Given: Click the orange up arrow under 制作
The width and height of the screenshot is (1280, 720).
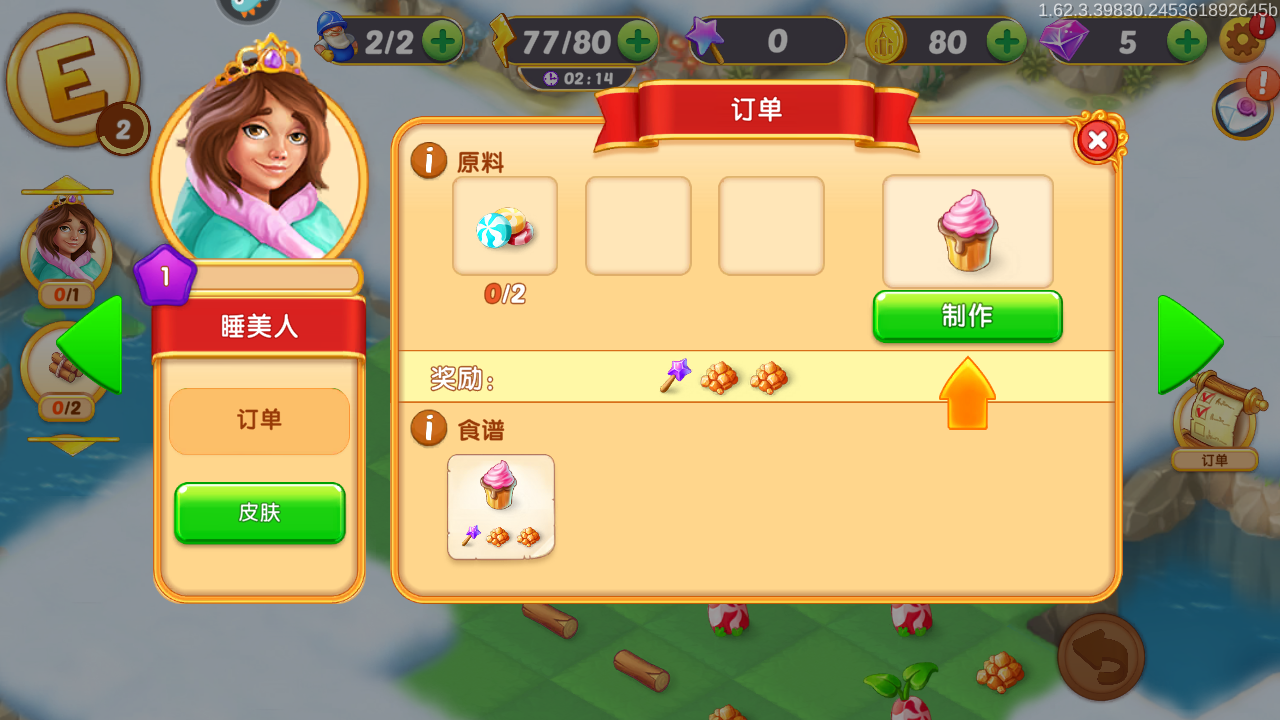Looking at the screenshot, I should 966,393.
